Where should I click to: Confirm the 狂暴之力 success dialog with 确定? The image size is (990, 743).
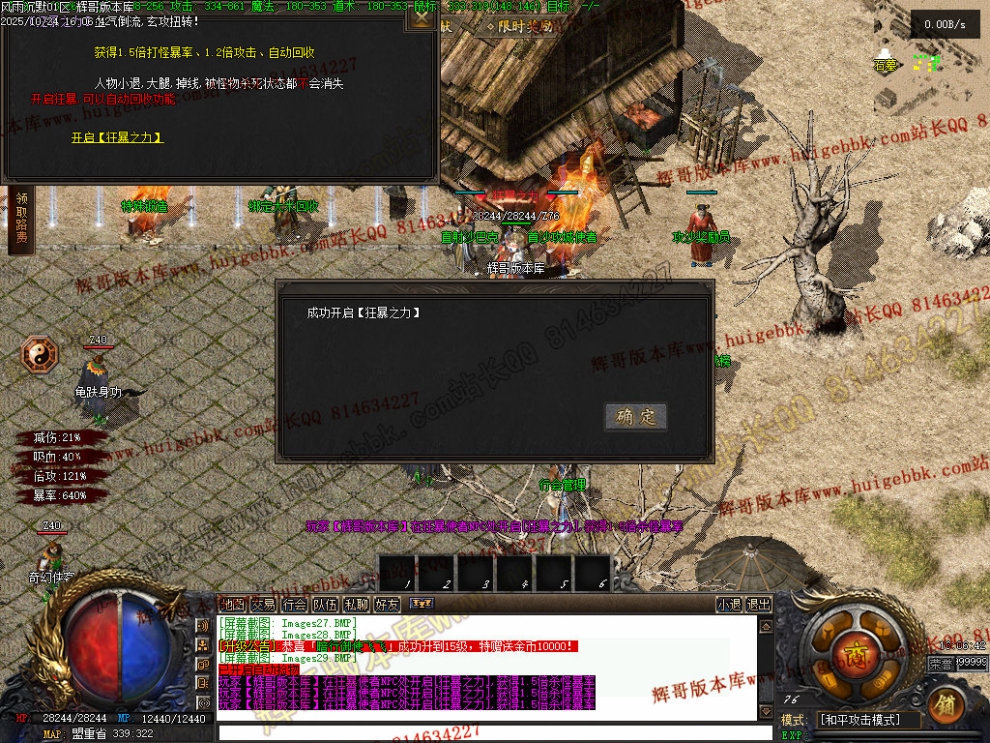[635, 417]
